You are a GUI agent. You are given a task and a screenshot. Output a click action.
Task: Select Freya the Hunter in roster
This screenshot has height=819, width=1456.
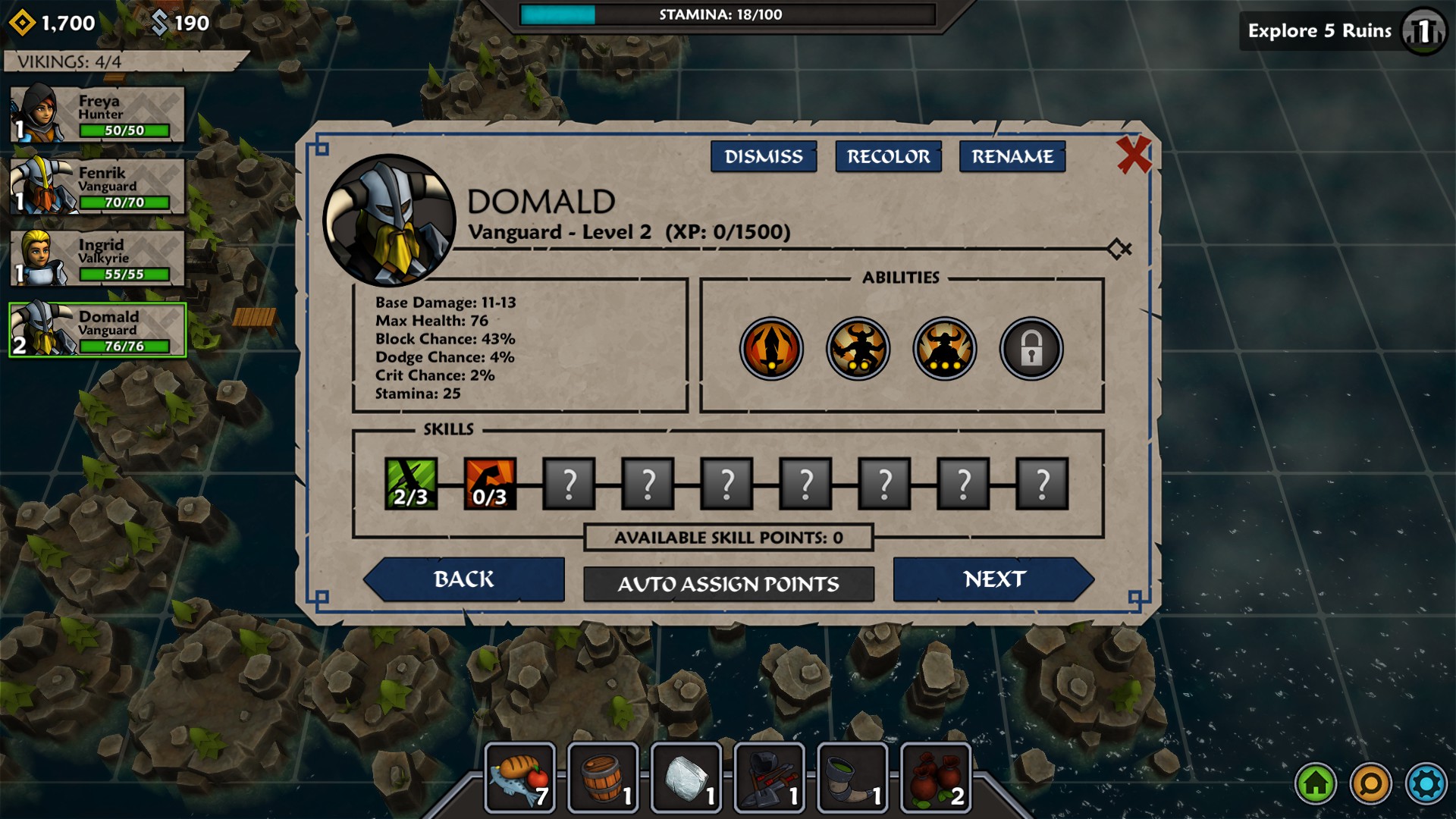point(97,115)
